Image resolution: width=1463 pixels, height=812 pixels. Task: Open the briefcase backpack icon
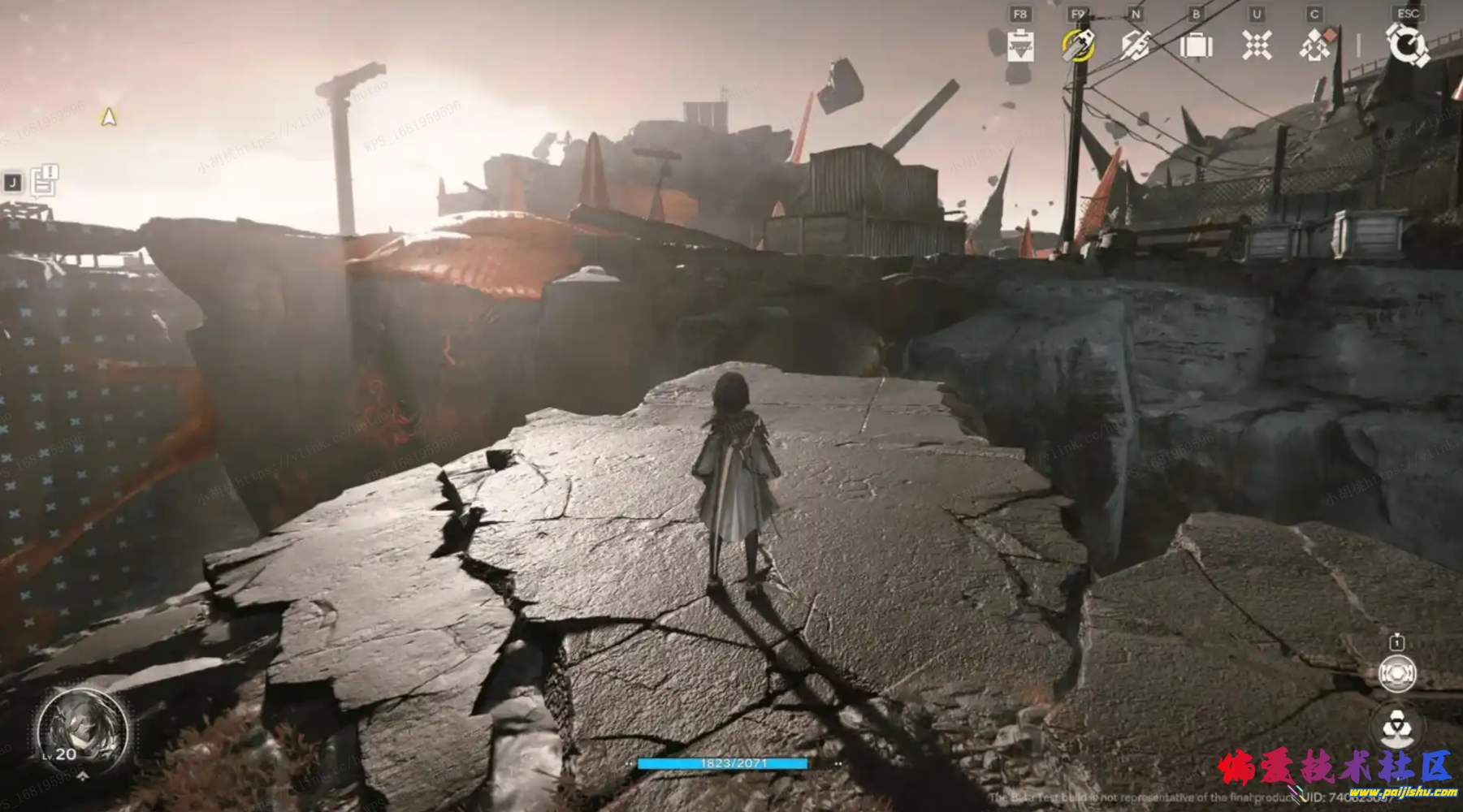click(x=1196, y=45)
